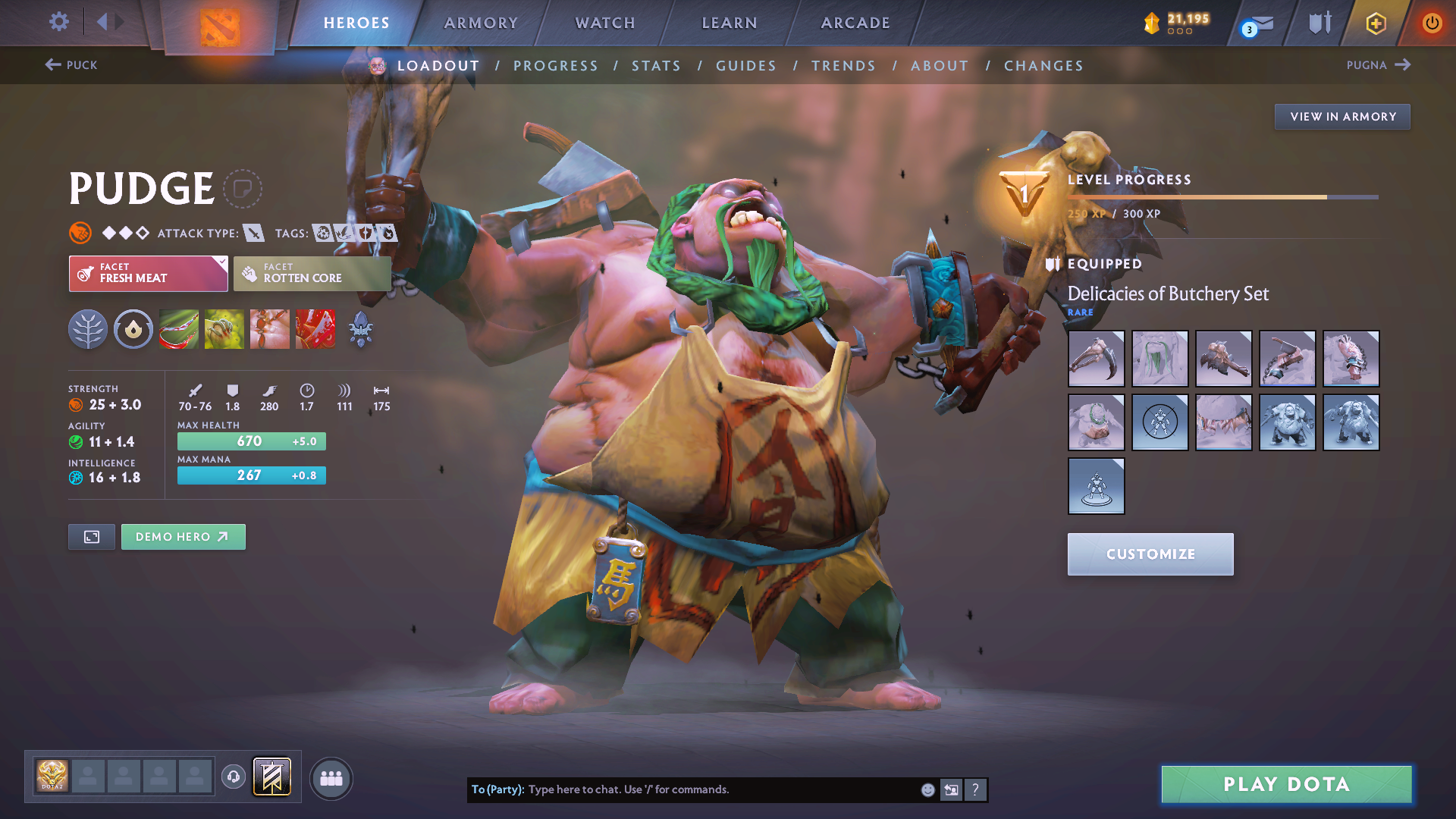Click the red power quit button
Screen dimensions: 1456x819
1431,23
